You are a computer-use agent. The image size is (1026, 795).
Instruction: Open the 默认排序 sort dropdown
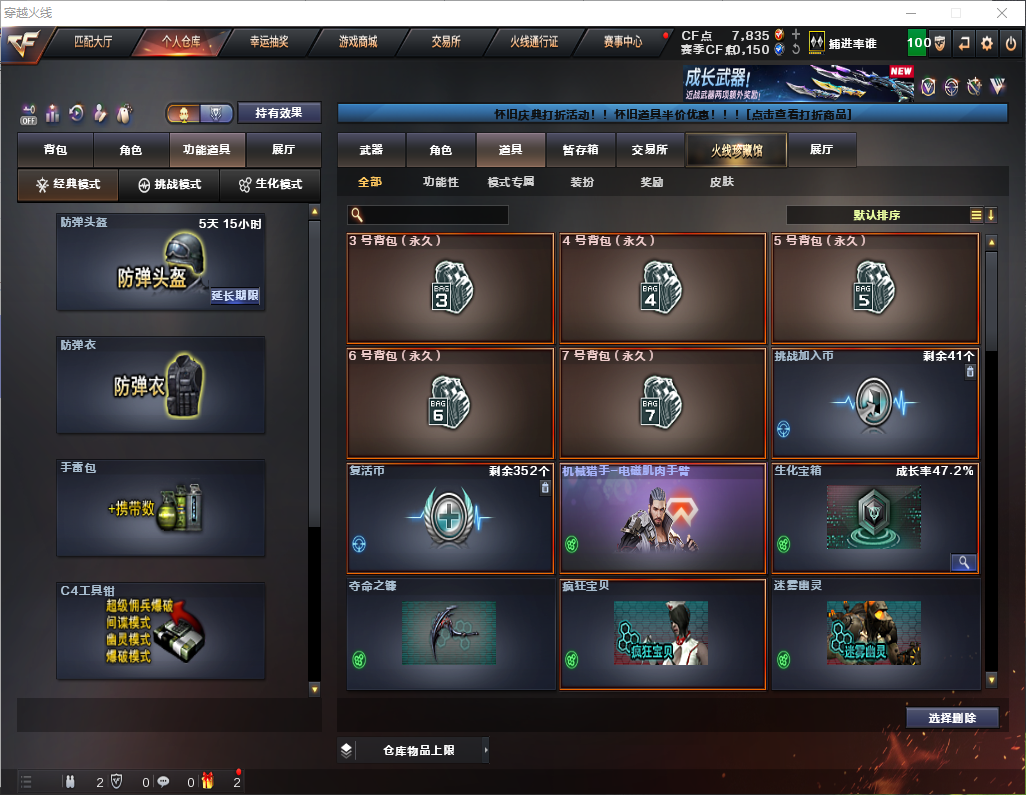tap(876, 215)
